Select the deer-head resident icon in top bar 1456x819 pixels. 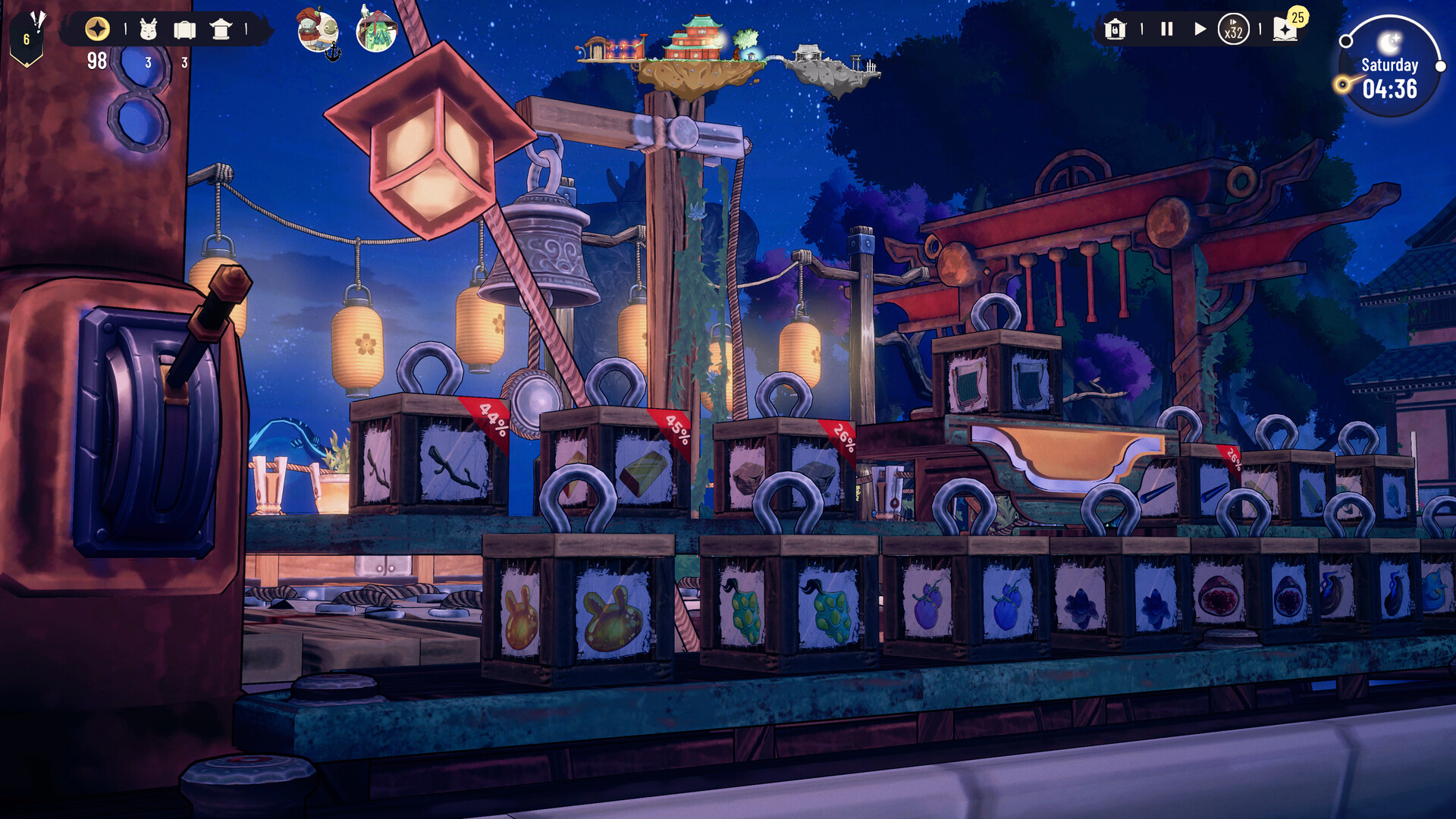tap(147, 29)
